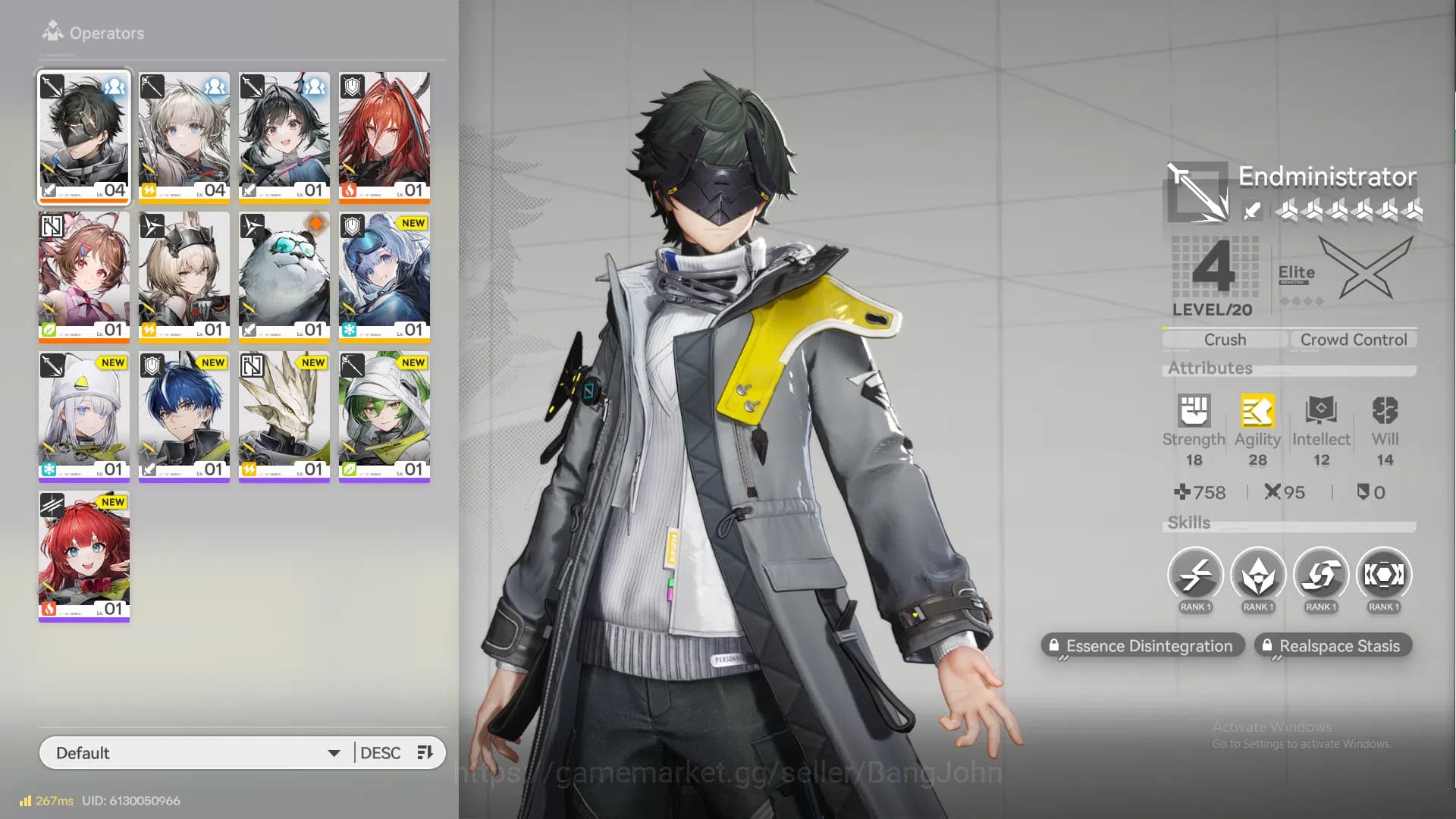Choose the green-haired hooded operator card

coord(384,416)
